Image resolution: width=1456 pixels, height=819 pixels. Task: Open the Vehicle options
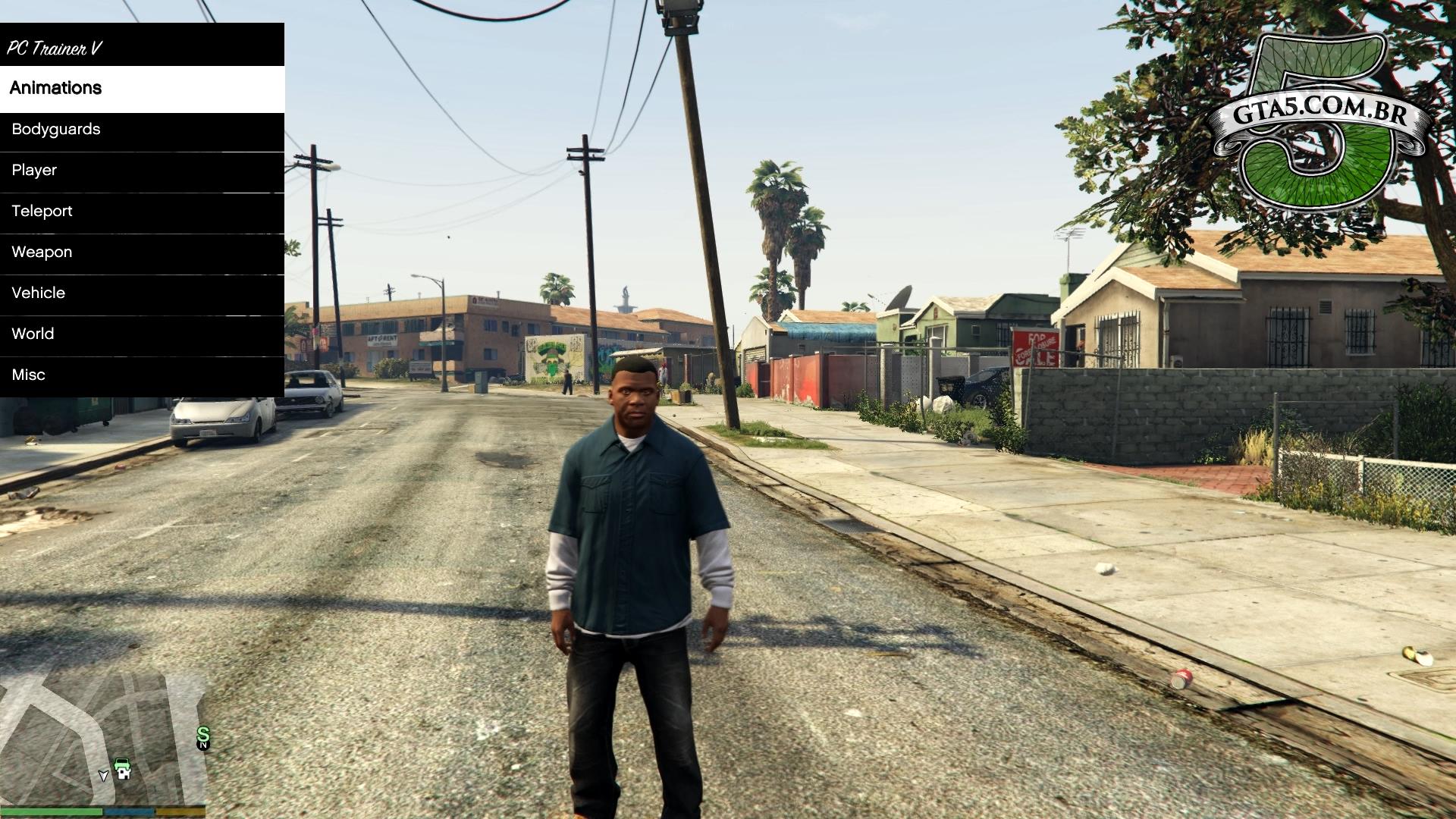click(142, 293)
